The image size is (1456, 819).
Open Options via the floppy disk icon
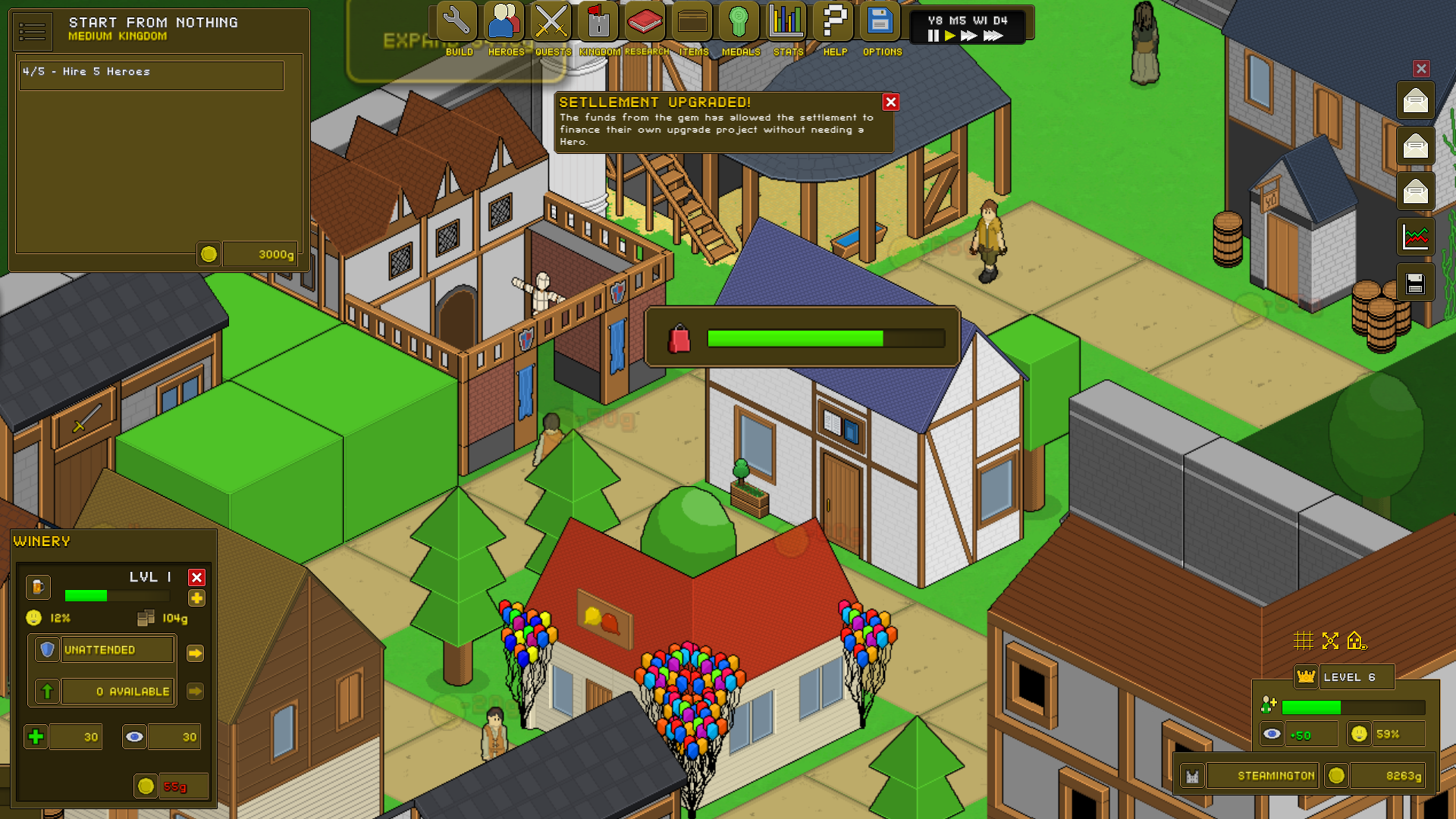(880, 23)
